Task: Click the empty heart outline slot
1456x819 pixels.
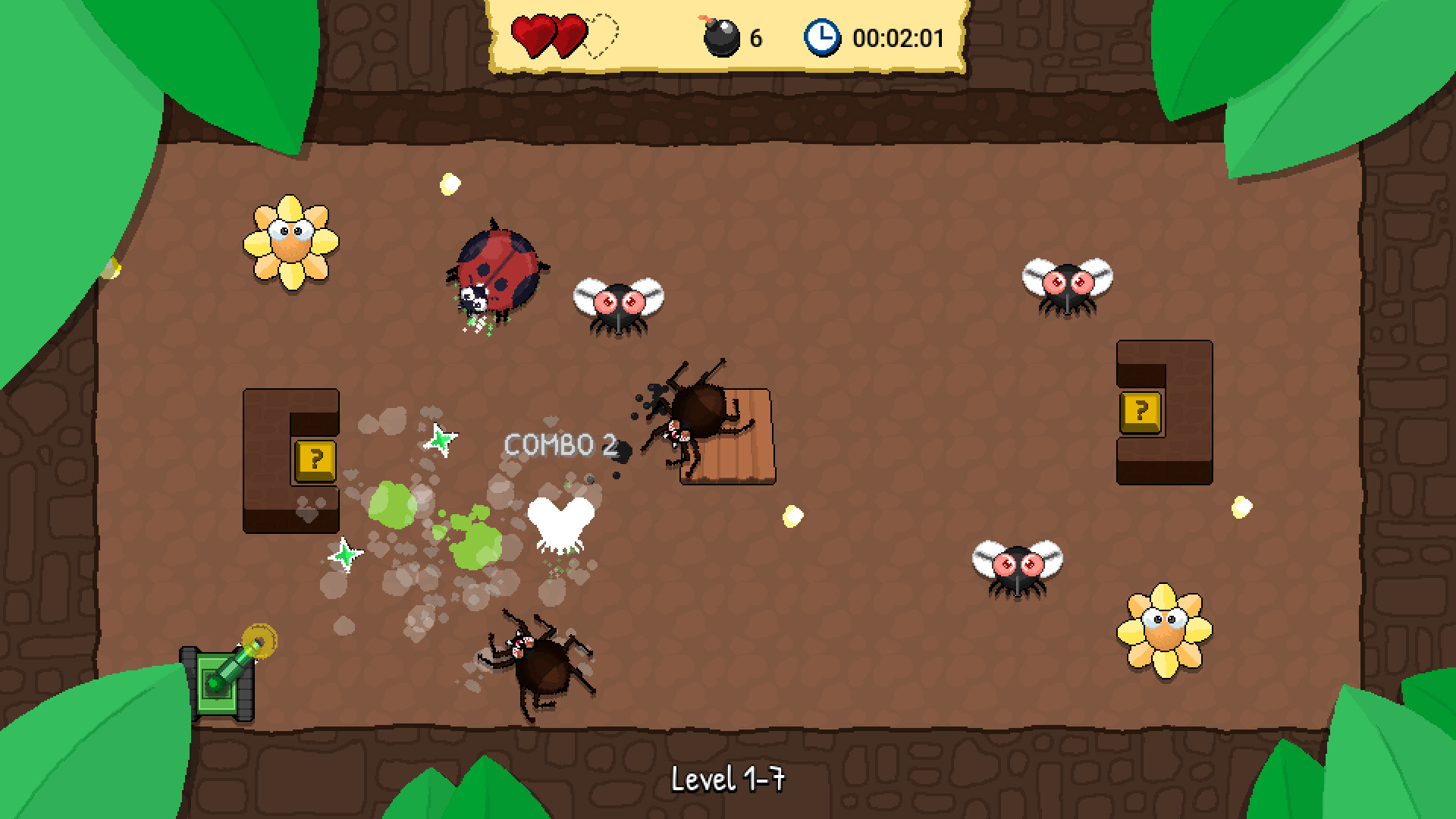Action: pyautogui.click(x=601, y=33)
